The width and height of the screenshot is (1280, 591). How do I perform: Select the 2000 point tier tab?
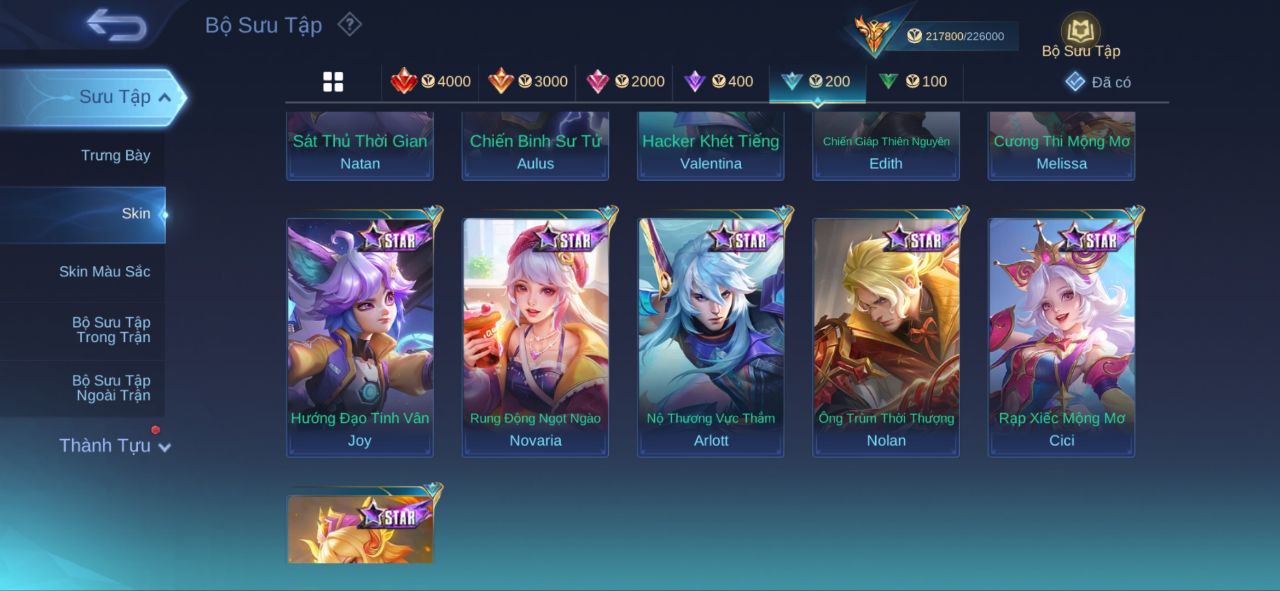[625, 82]
